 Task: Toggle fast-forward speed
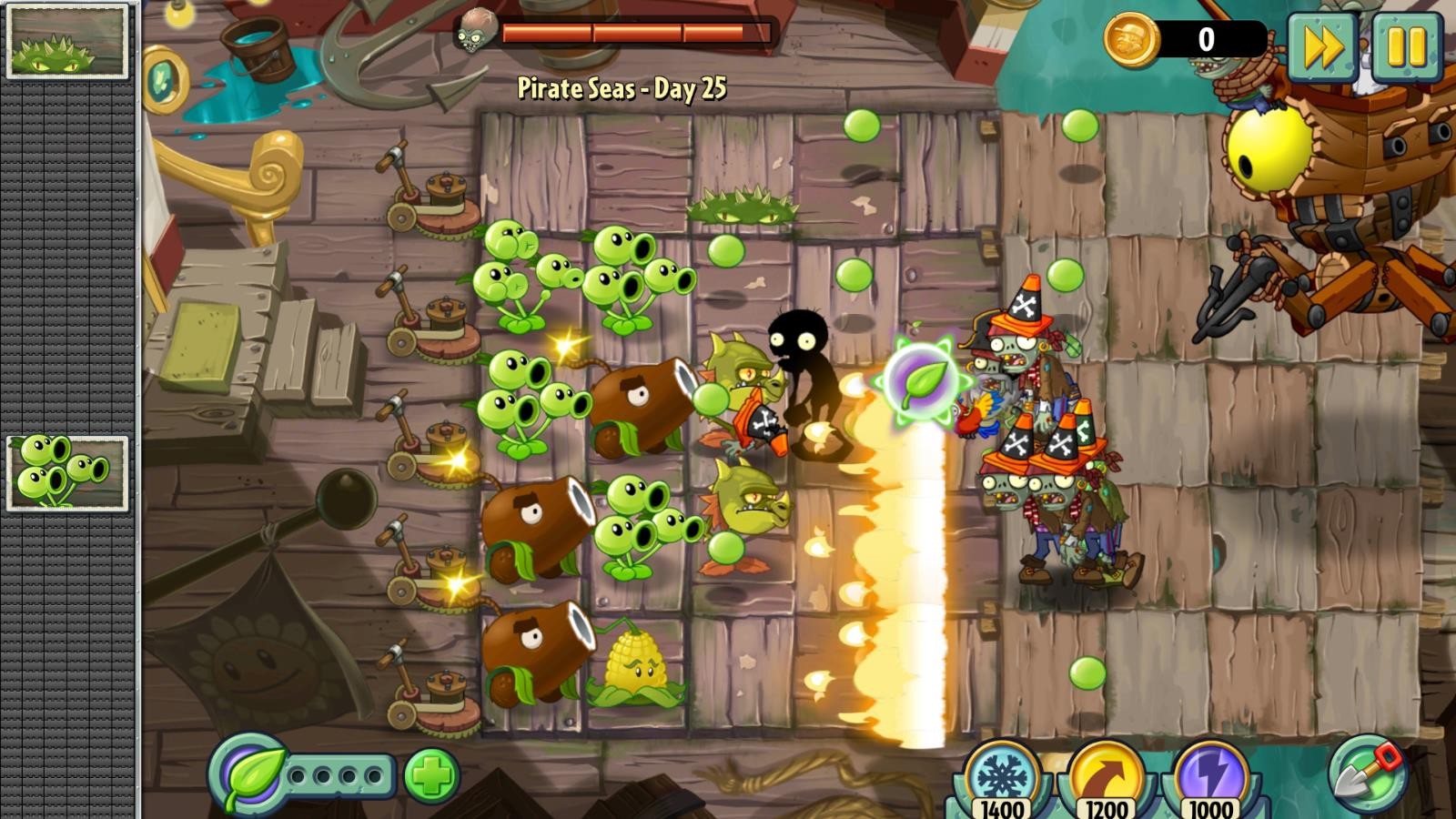[x=1321, y=47]
